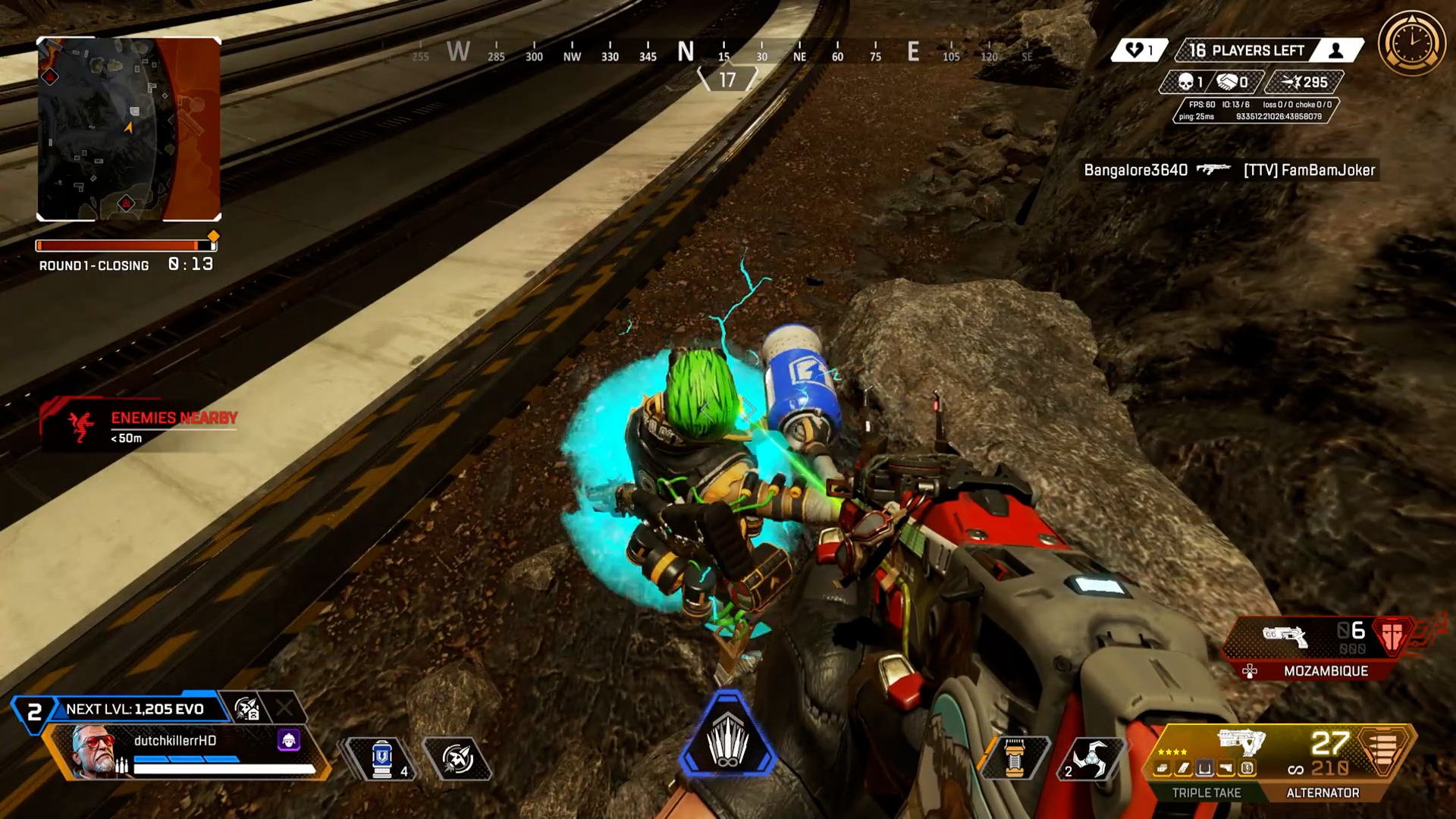Select the Alternator weapon label
1456x819 pixels.
(x=1323, y=792)
